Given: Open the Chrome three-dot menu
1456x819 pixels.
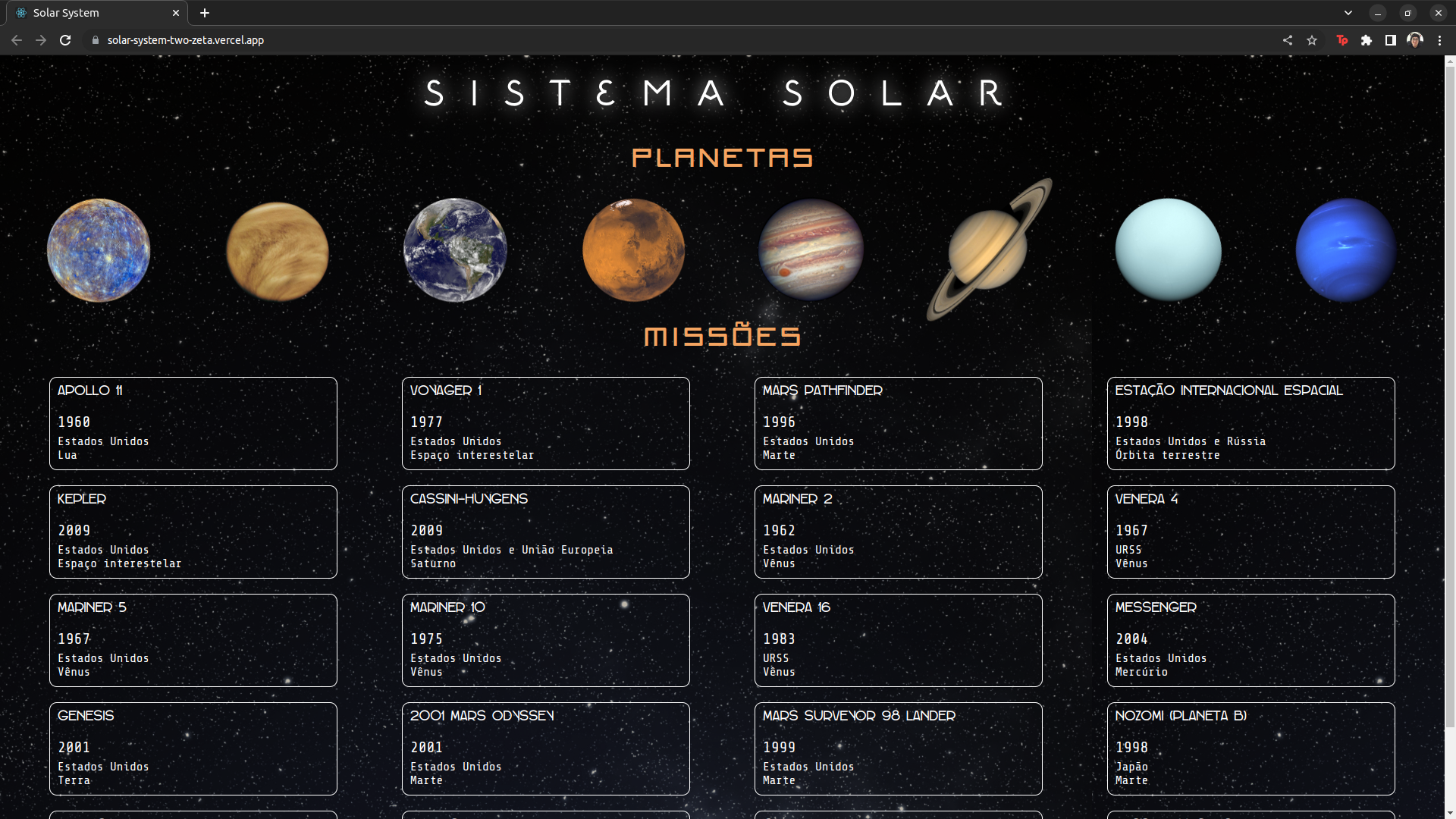Looking at the screenshot, I should coord(1440,40).
